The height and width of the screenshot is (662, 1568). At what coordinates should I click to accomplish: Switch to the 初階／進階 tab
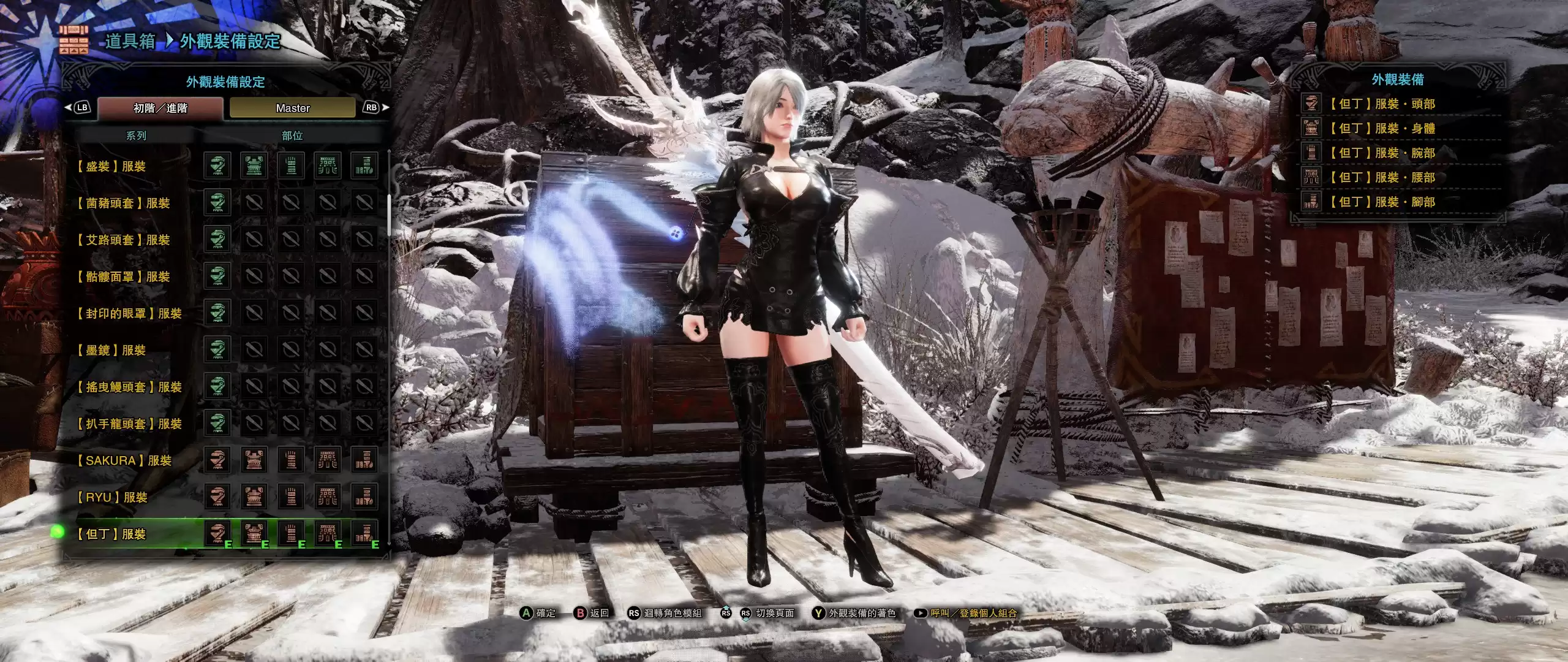pyautogui.click(x=159, y=108)
